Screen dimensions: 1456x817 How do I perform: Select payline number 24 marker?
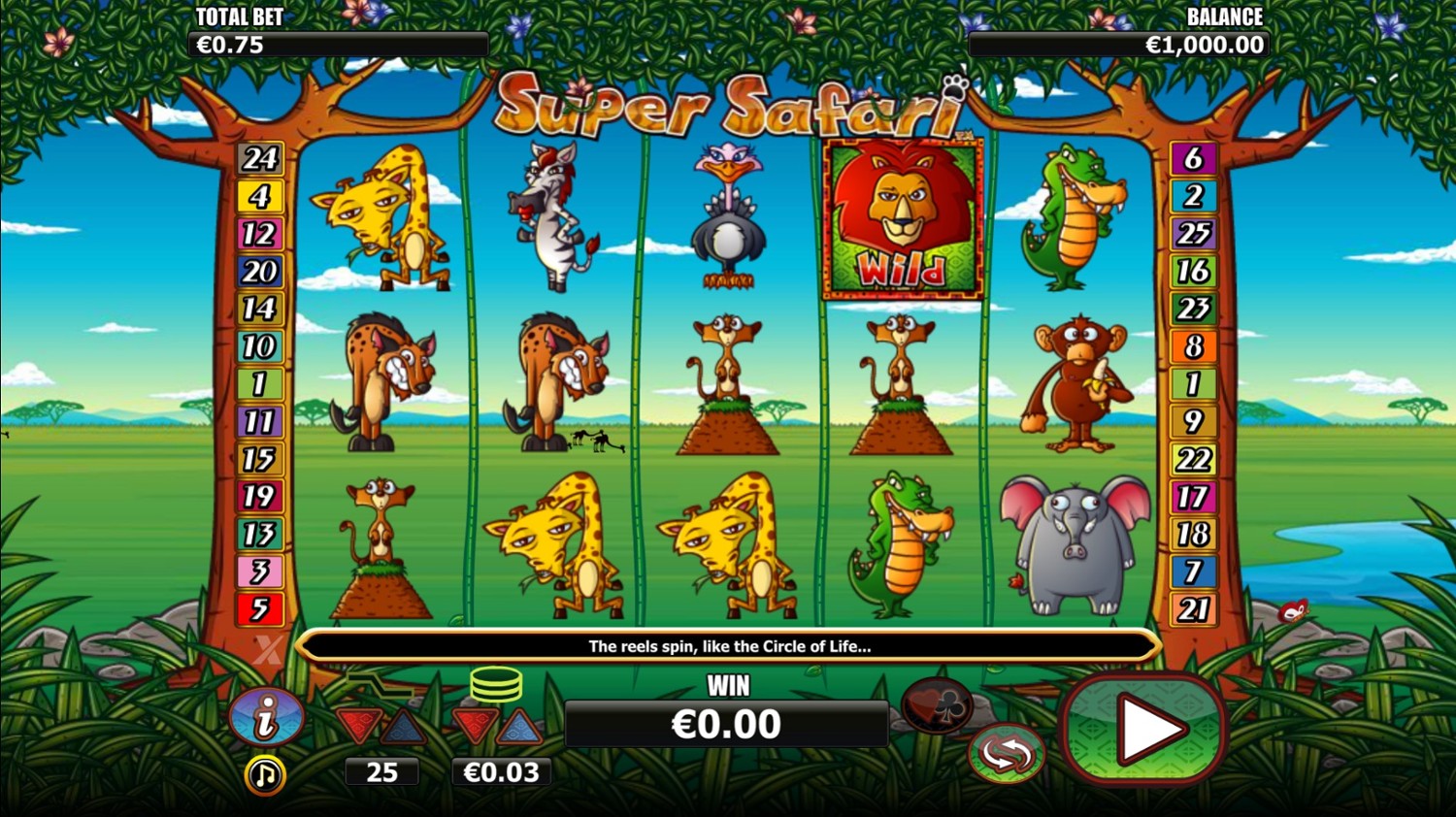coord(260,158)
